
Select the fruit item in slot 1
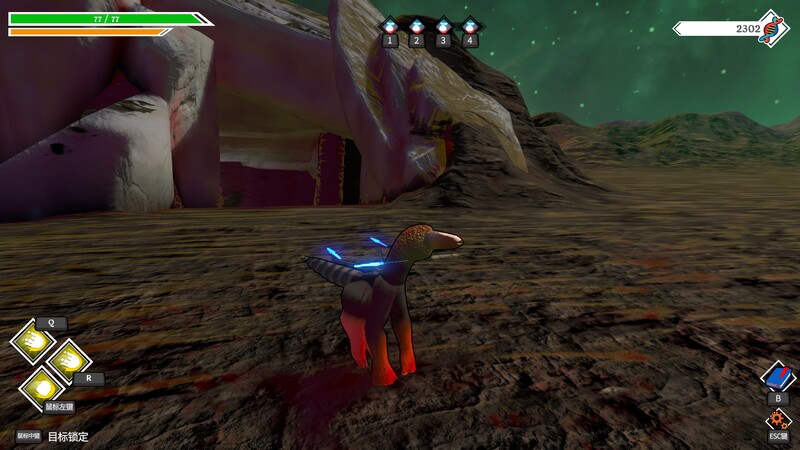click(390, 26)
